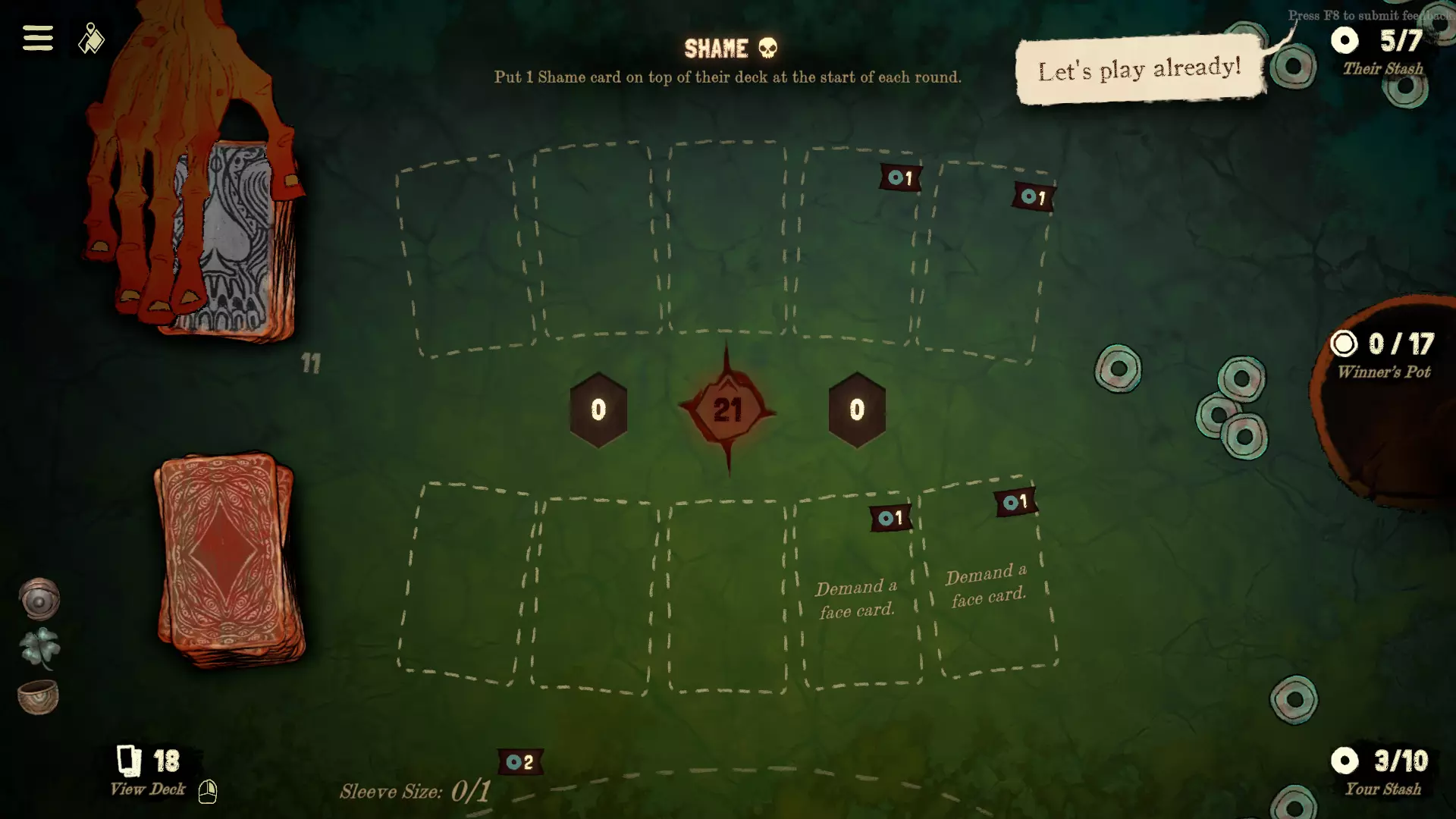1456x819 pixels.
Task: Select the round metal eye trinket
Action: [x=39, y=599]
